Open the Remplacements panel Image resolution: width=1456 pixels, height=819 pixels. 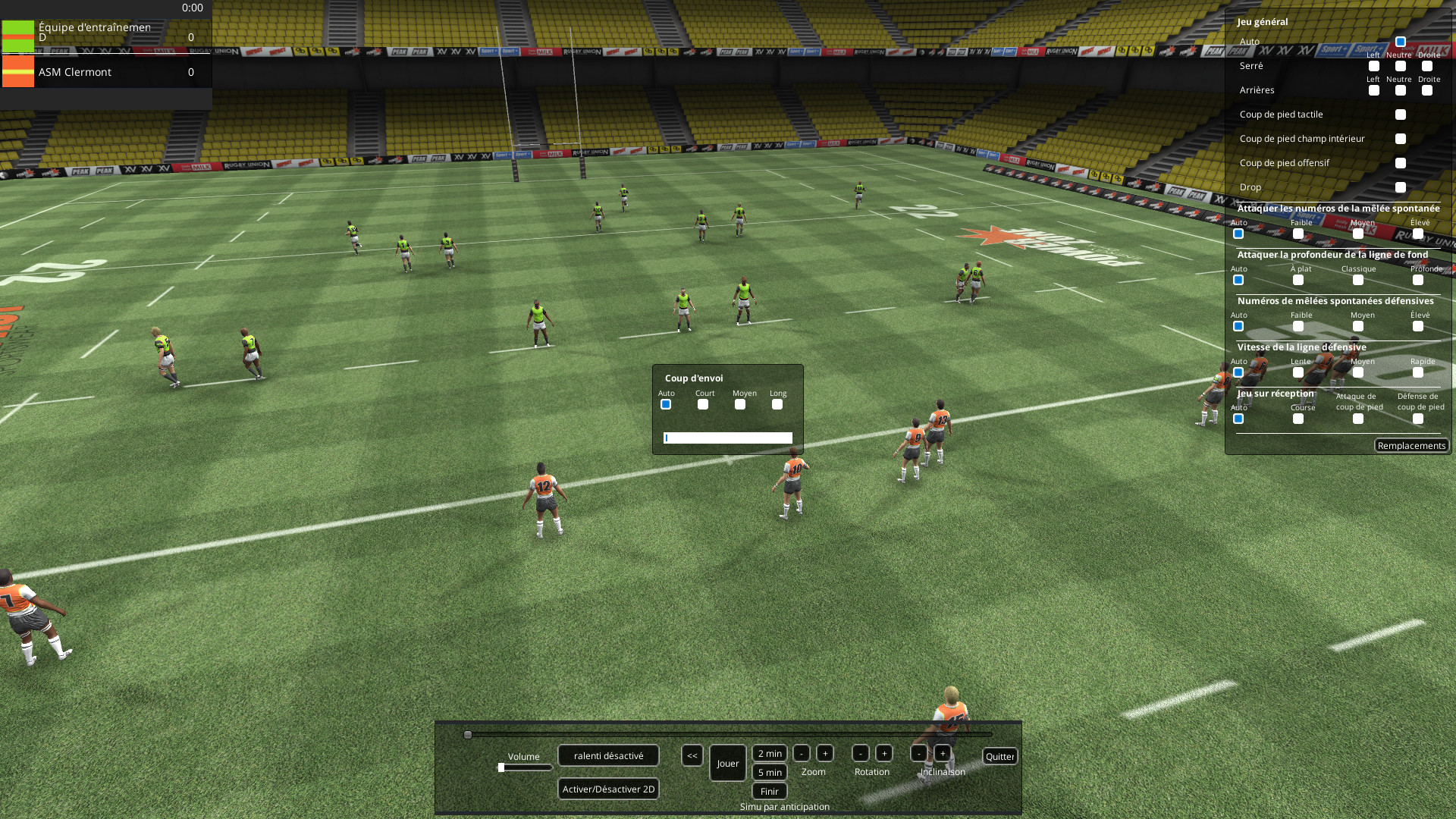(1412, 445)
